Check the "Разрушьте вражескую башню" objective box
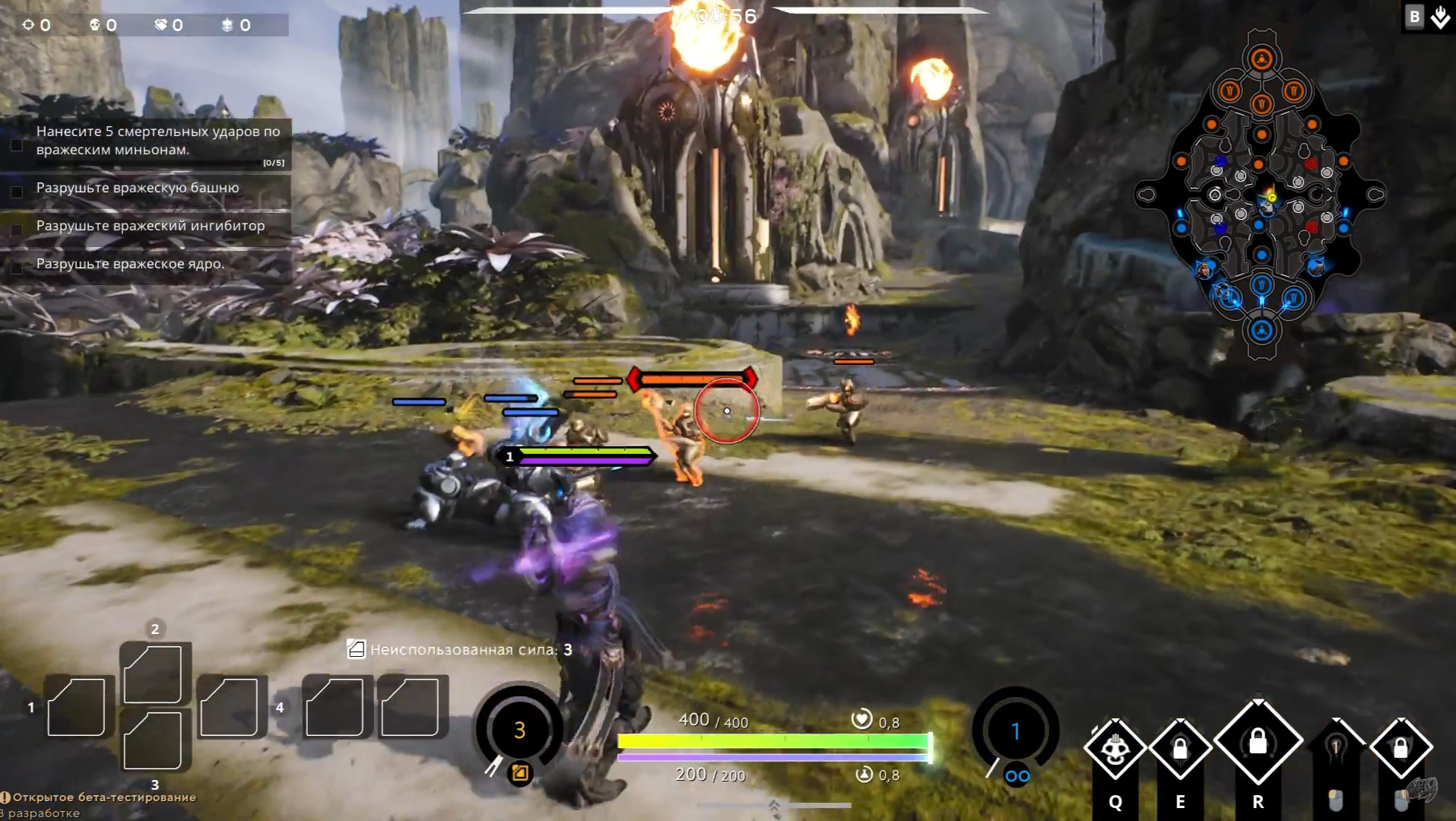The height and width of the screenshot is (821, 1456). click(x=17, y=192)
